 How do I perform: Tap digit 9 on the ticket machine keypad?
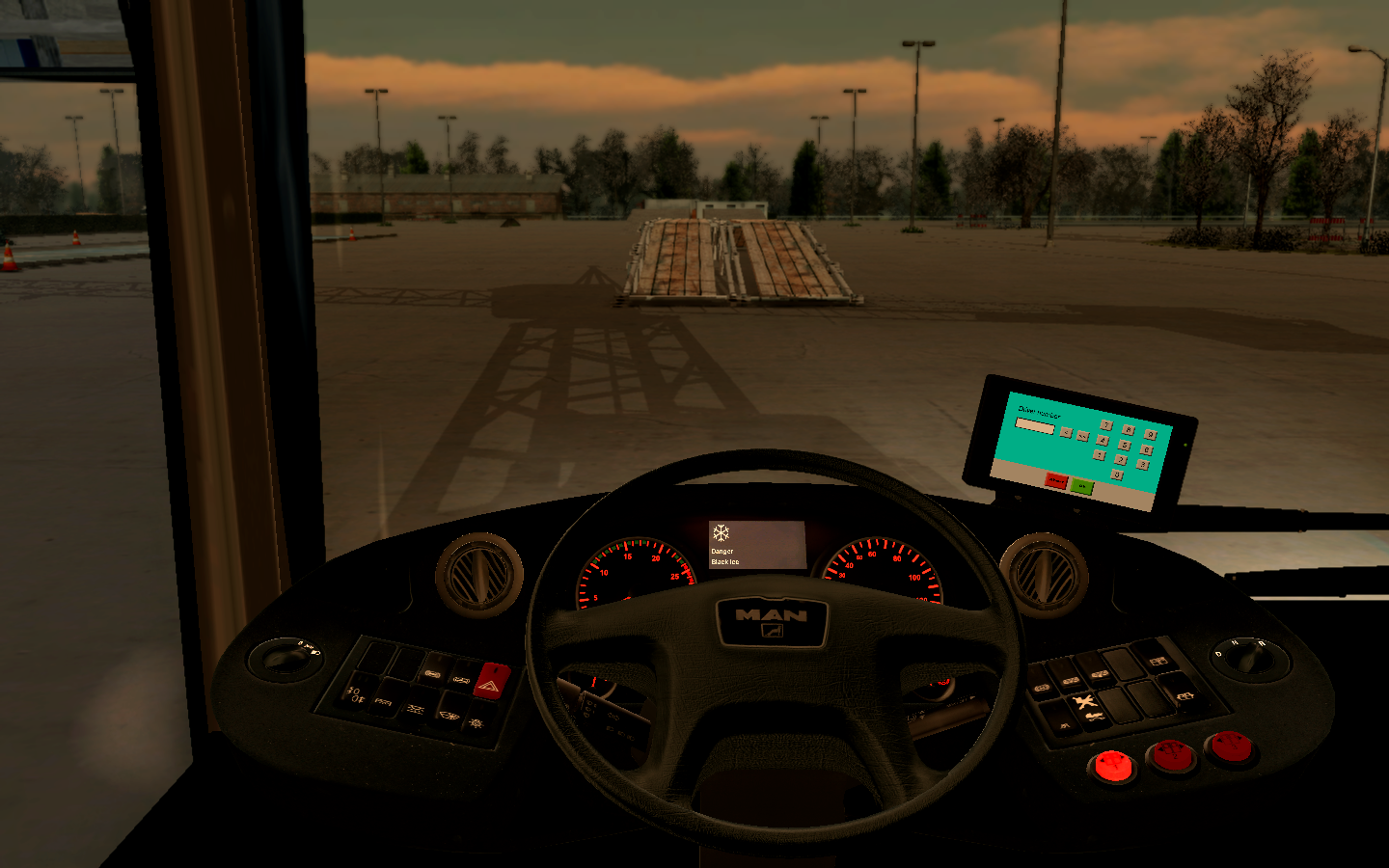pos(1151,434)
